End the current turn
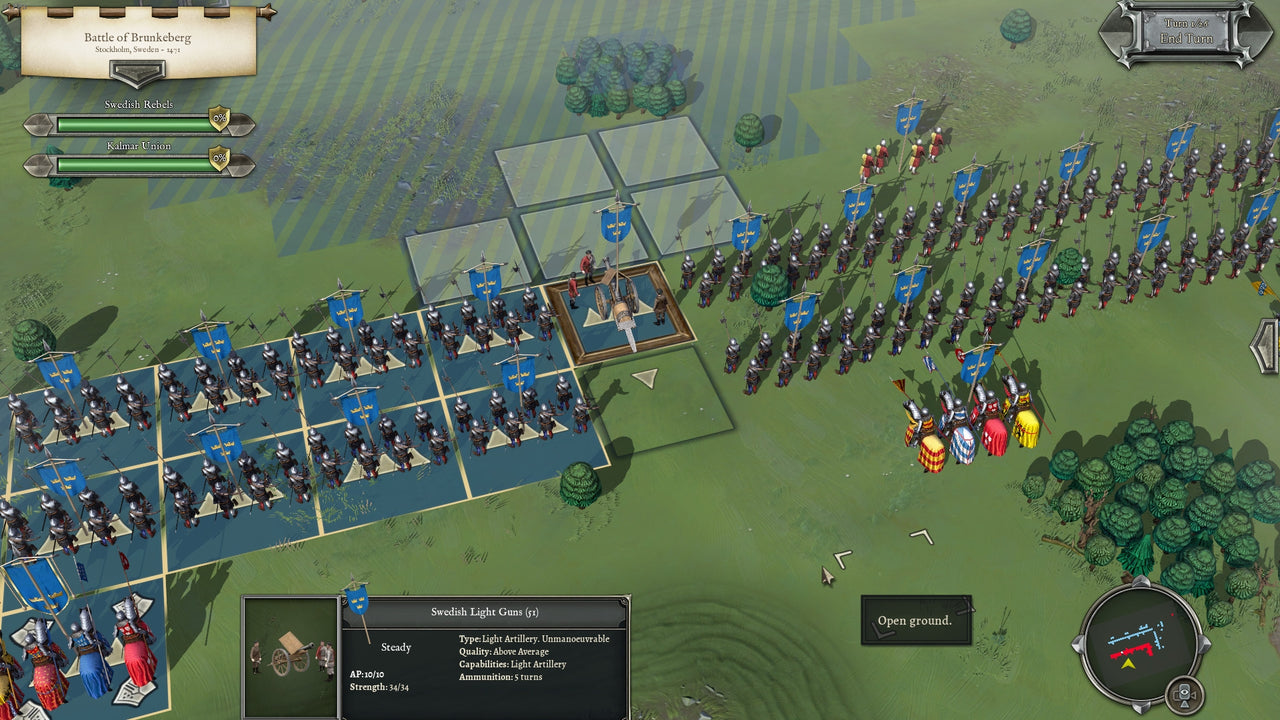 click(x=1186, y=39)
